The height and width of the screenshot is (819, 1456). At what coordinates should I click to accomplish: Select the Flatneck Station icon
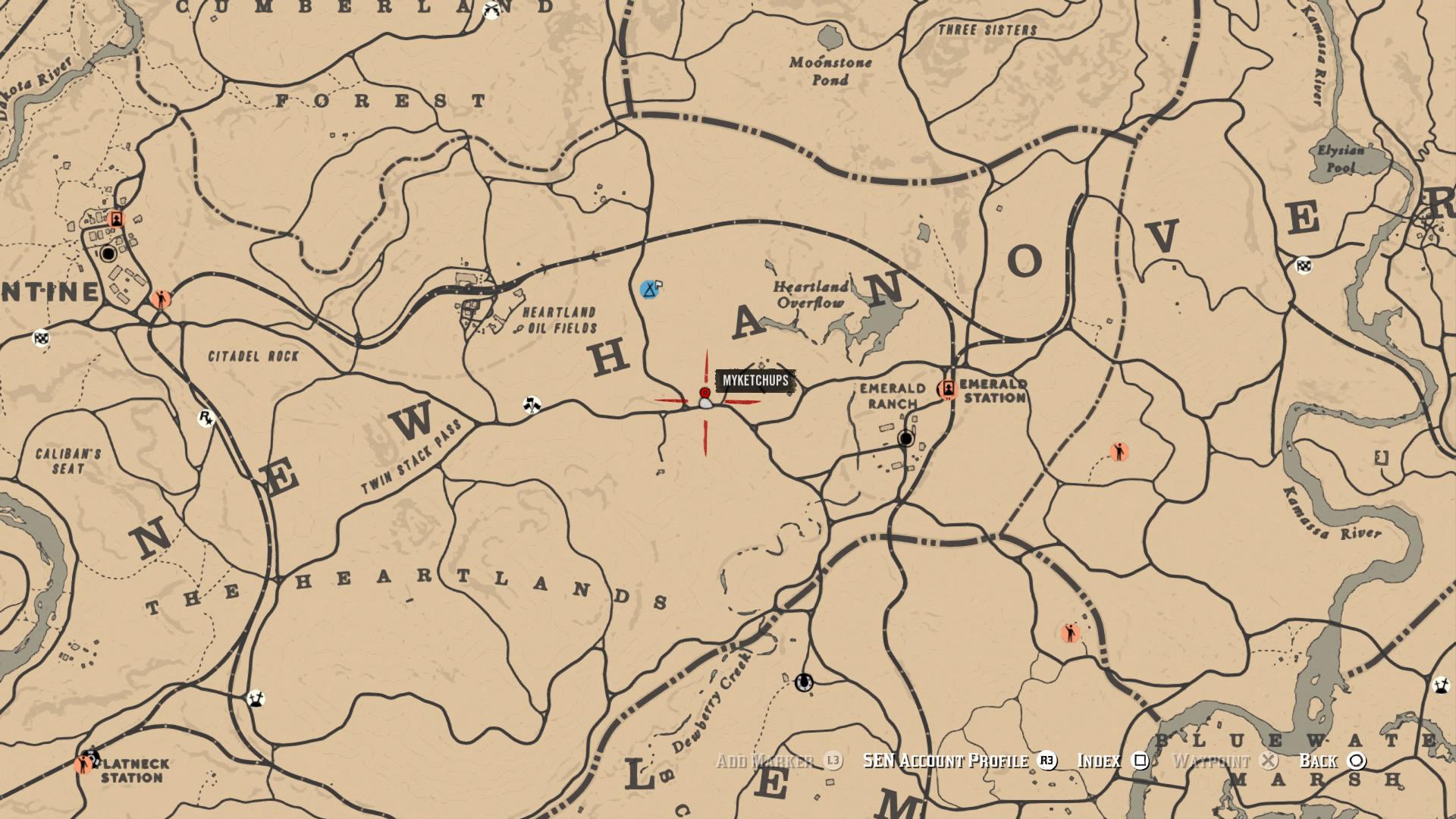pos(89,760)
